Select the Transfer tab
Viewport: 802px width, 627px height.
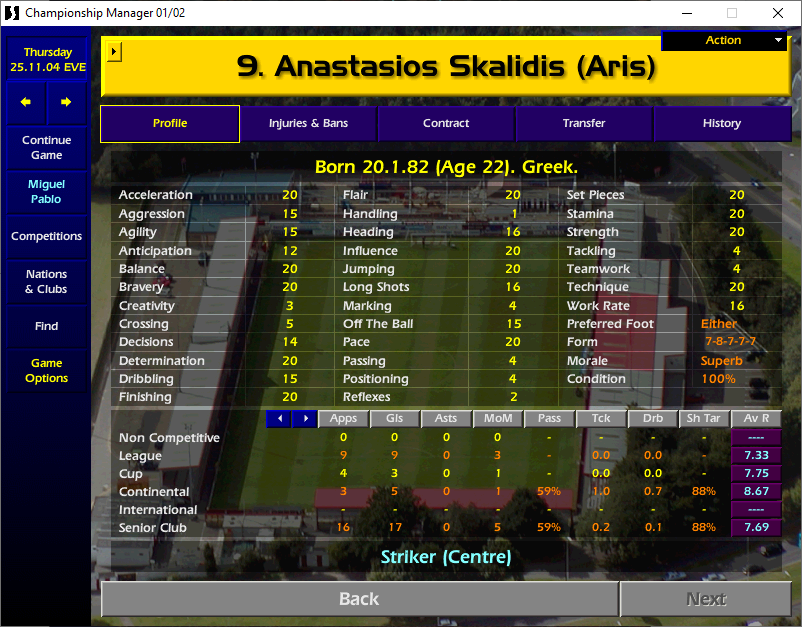click(x=584, y=124)
